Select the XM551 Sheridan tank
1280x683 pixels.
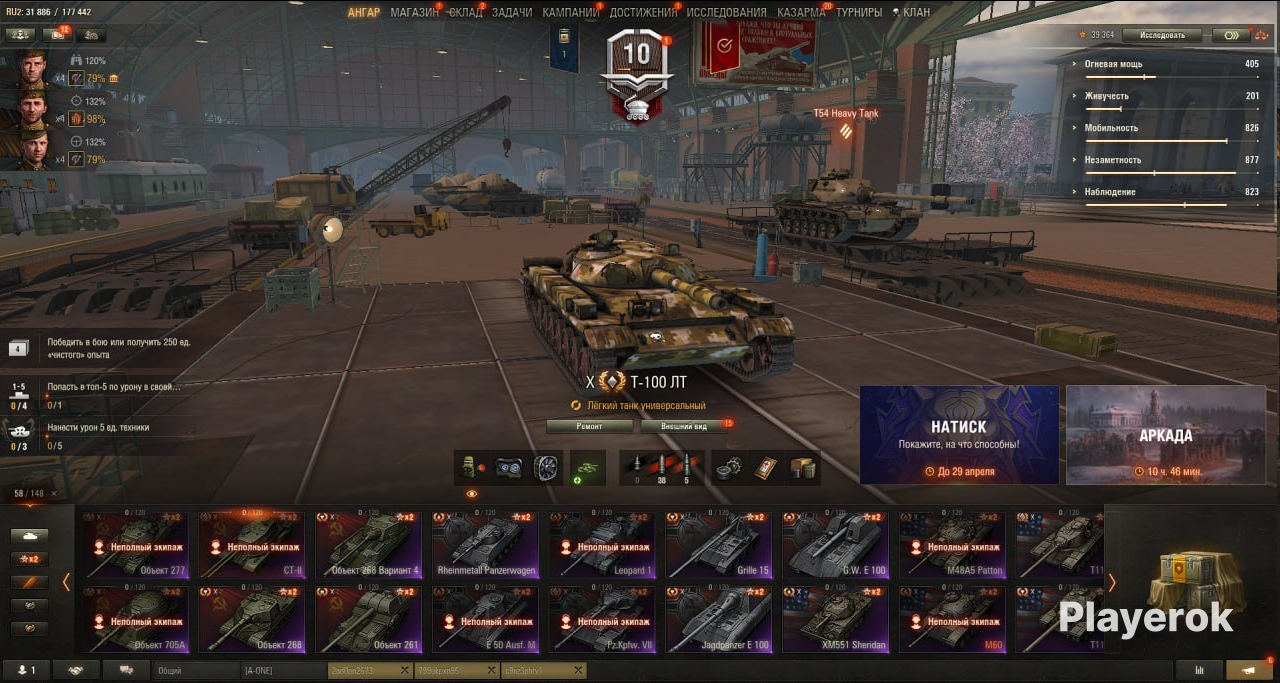(835, 619)
